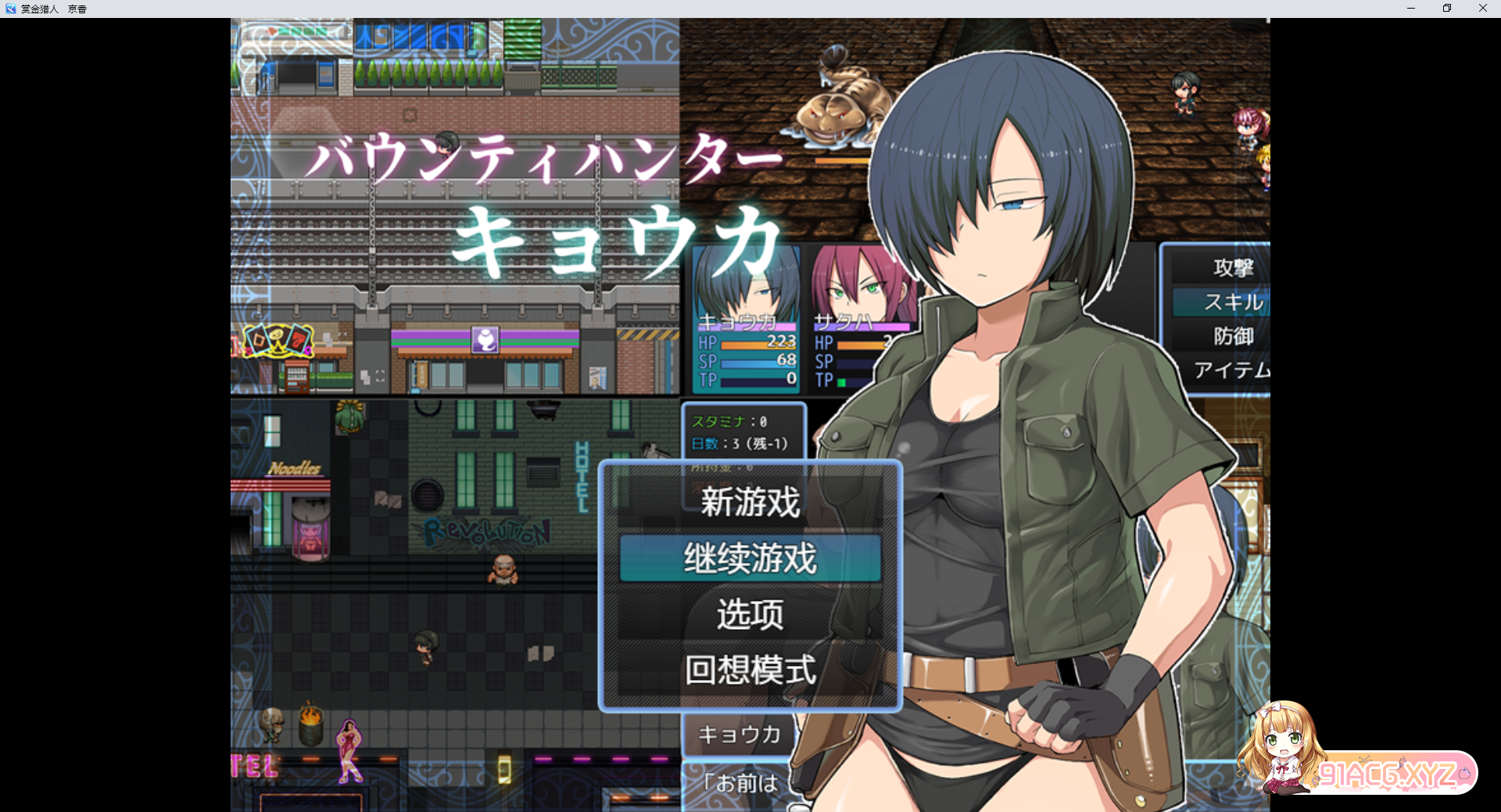The image size is (1501, 812).
Task: Choose 继续游戏 to continue the game
Action: coord(750,558)
